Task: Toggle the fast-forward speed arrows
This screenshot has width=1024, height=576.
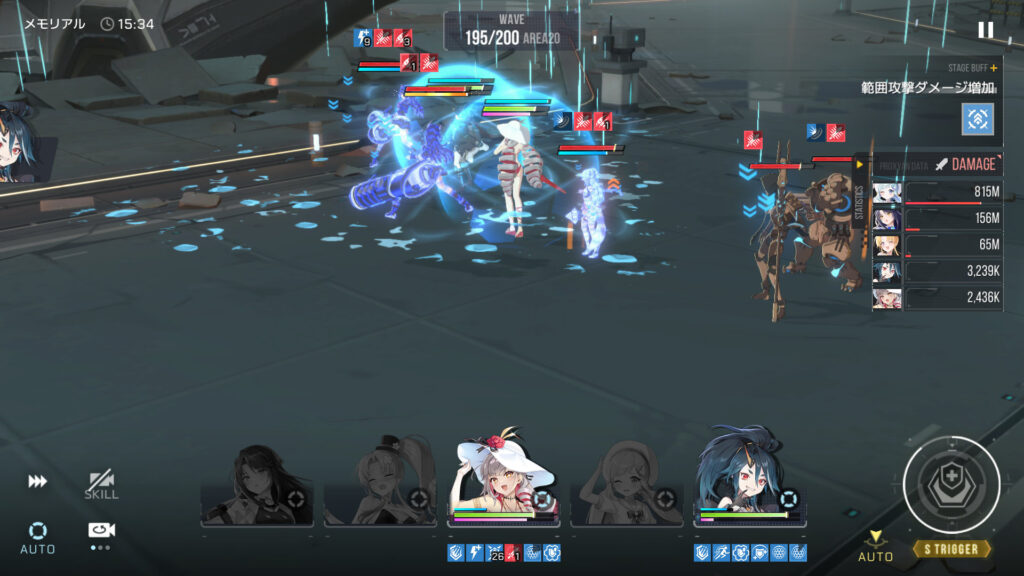Action: 37,482
